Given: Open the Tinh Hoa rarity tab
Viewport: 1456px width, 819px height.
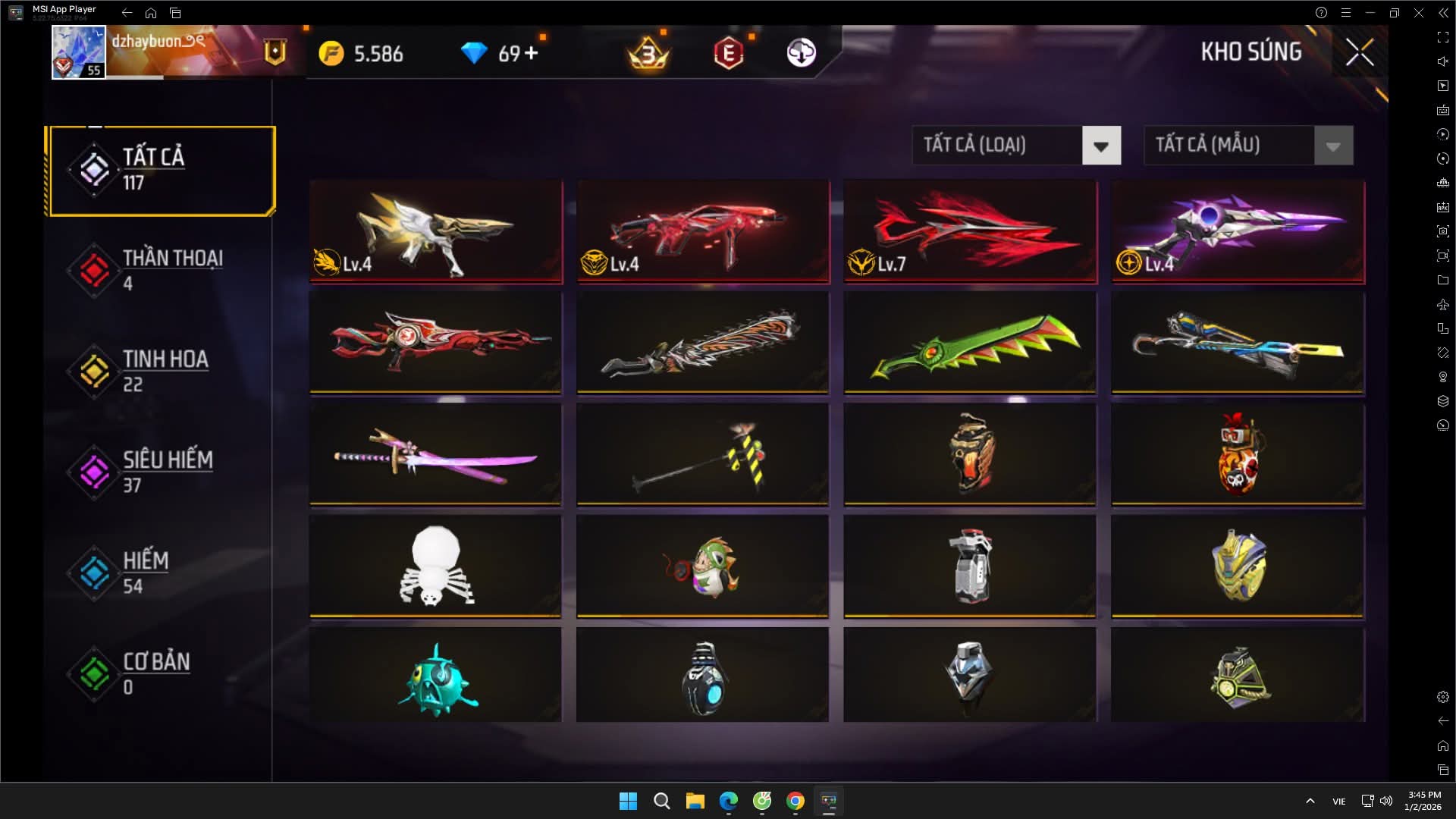Looking at the screenshot, I should (x=161, y=372).
